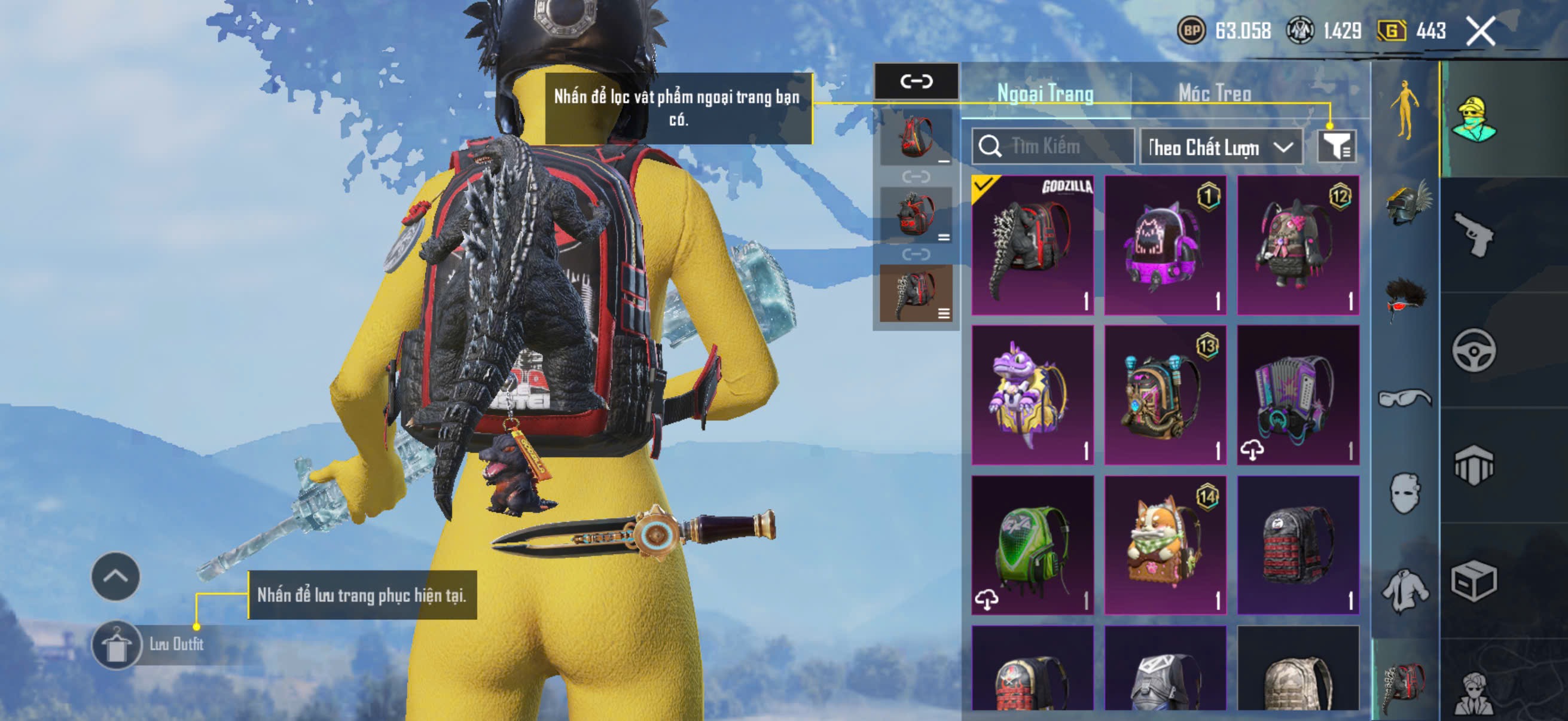Choose the green hexagon backpack
The width and height of the screenshot is (1568, 721).
[1032, 545]
